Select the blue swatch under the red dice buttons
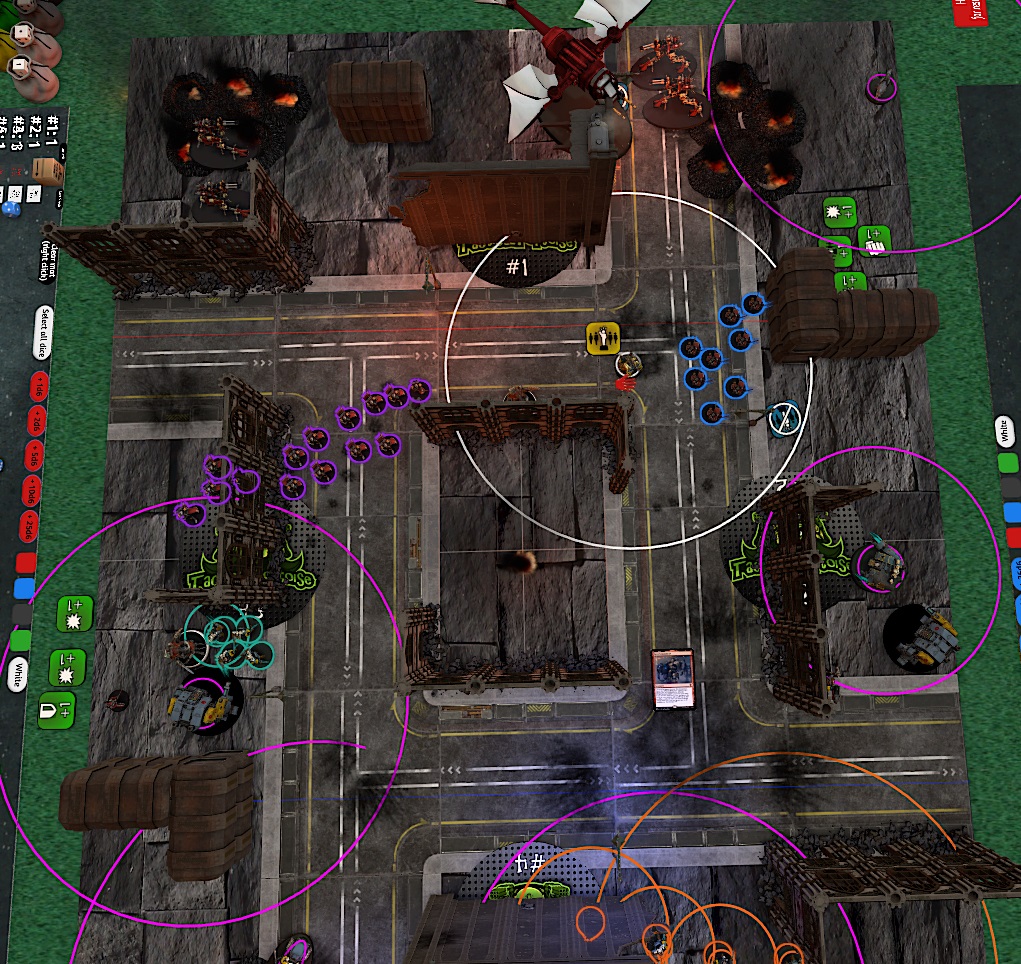The image size is (1021, 964). [x=23, y=587]
